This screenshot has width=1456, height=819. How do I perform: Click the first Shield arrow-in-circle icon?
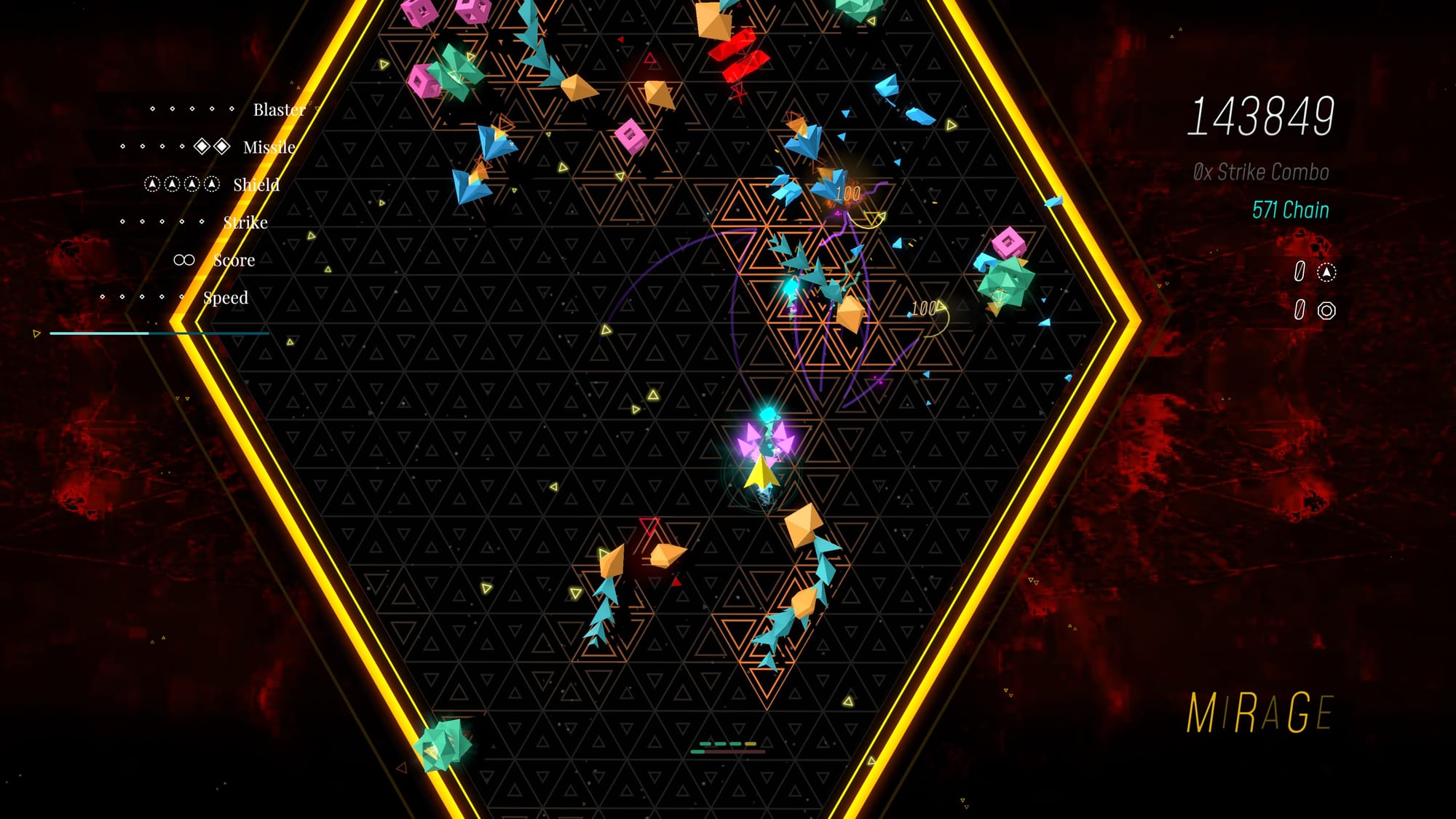tap(153, 185)
